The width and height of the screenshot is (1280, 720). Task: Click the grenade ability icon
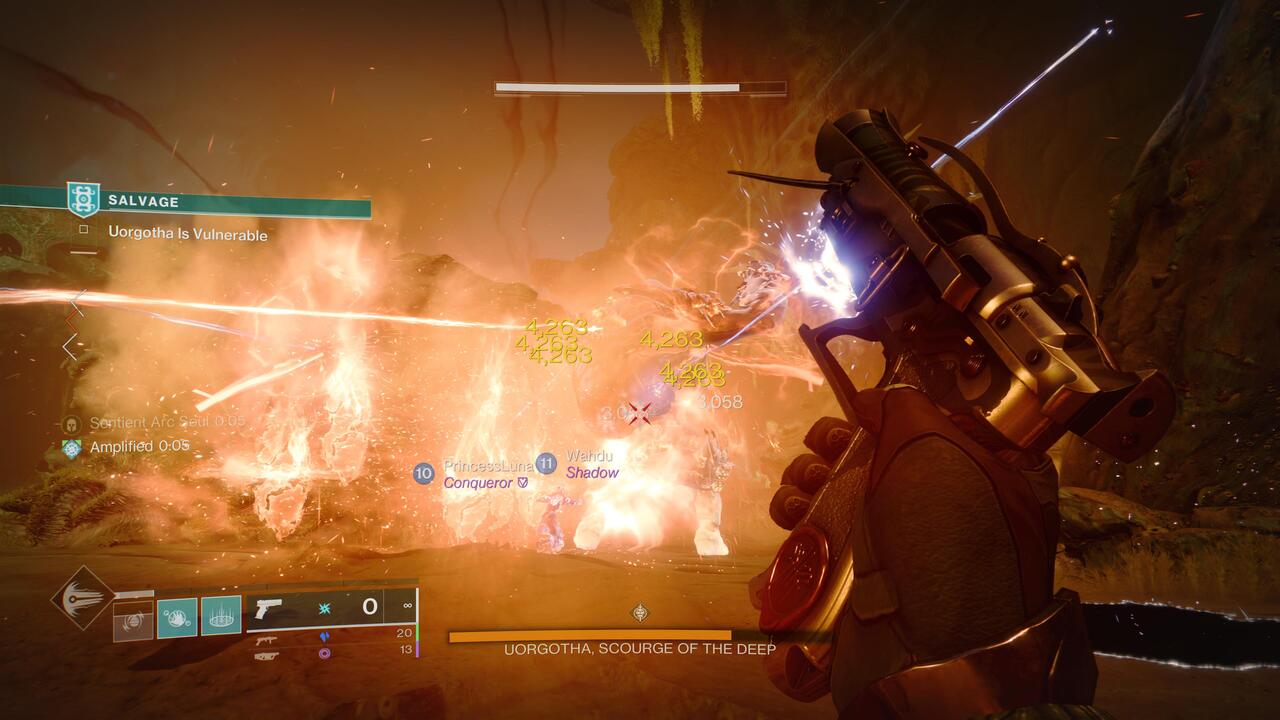[x=177, y=618]
